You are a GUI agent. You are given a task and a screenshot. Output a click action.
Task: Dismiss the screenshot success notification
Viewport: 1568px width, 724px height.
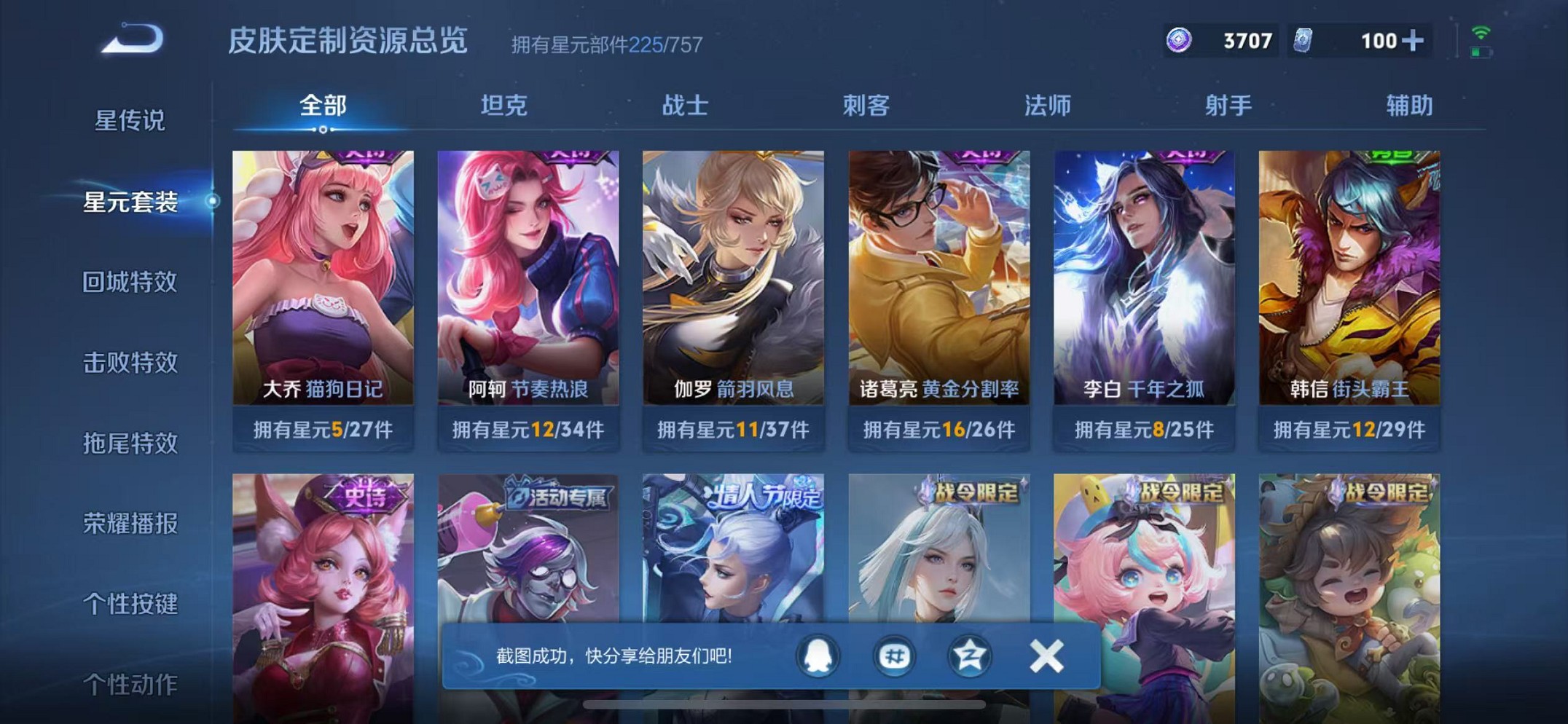(1045, 654)
